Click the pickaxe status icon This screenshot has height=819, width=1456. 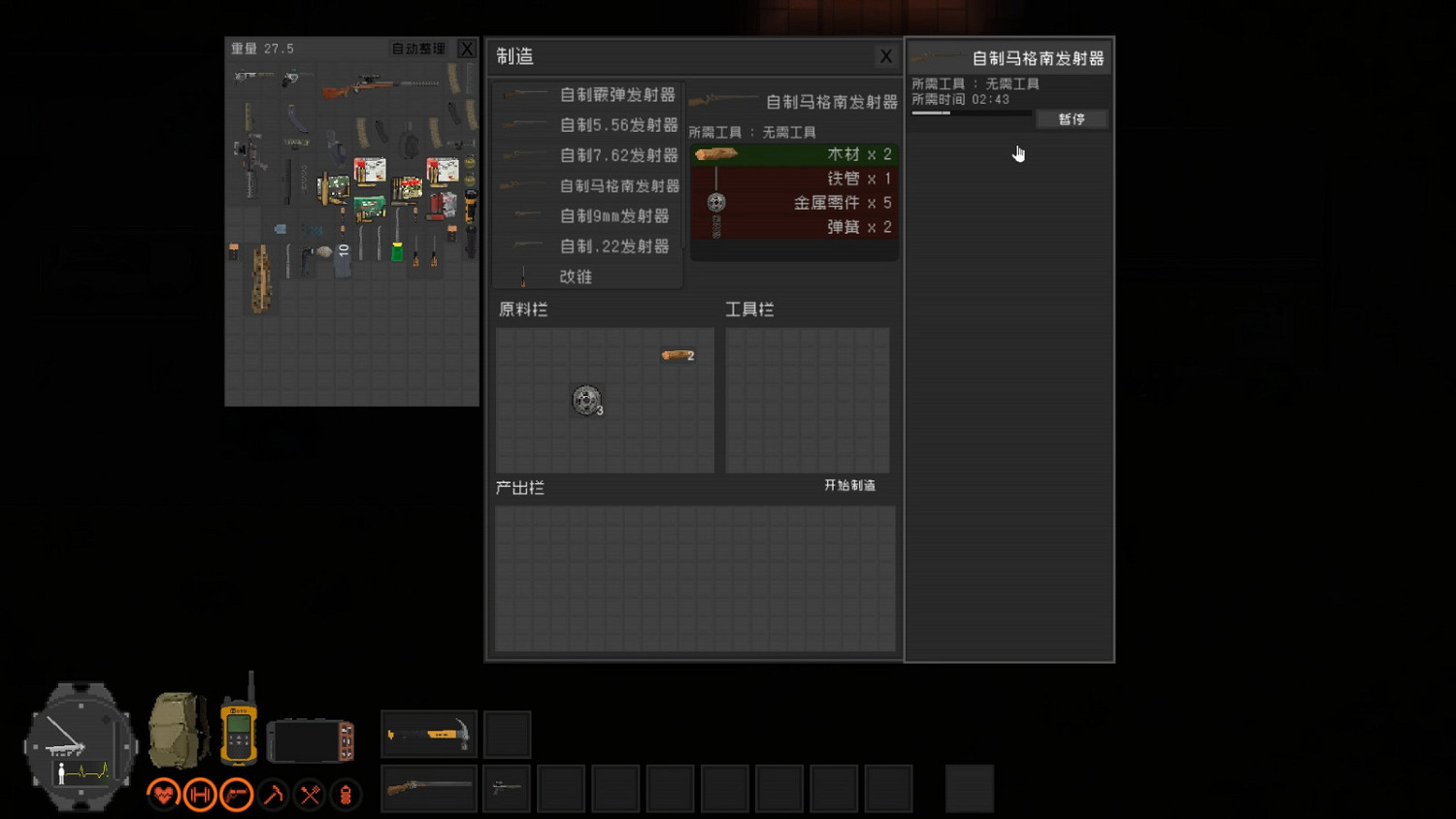274,794
